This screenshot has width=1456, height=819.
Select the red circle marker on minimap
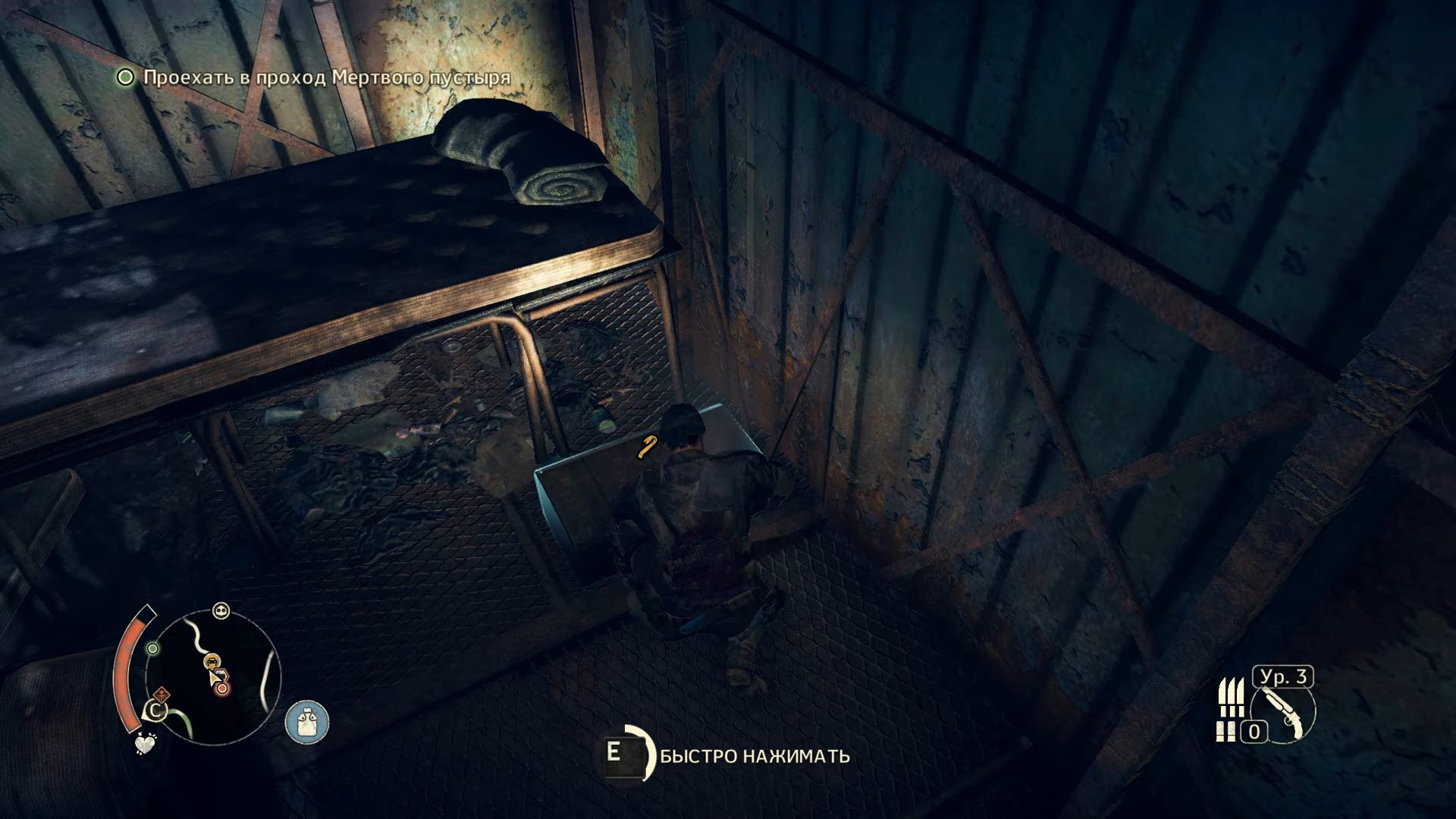[x=222, y=689]
